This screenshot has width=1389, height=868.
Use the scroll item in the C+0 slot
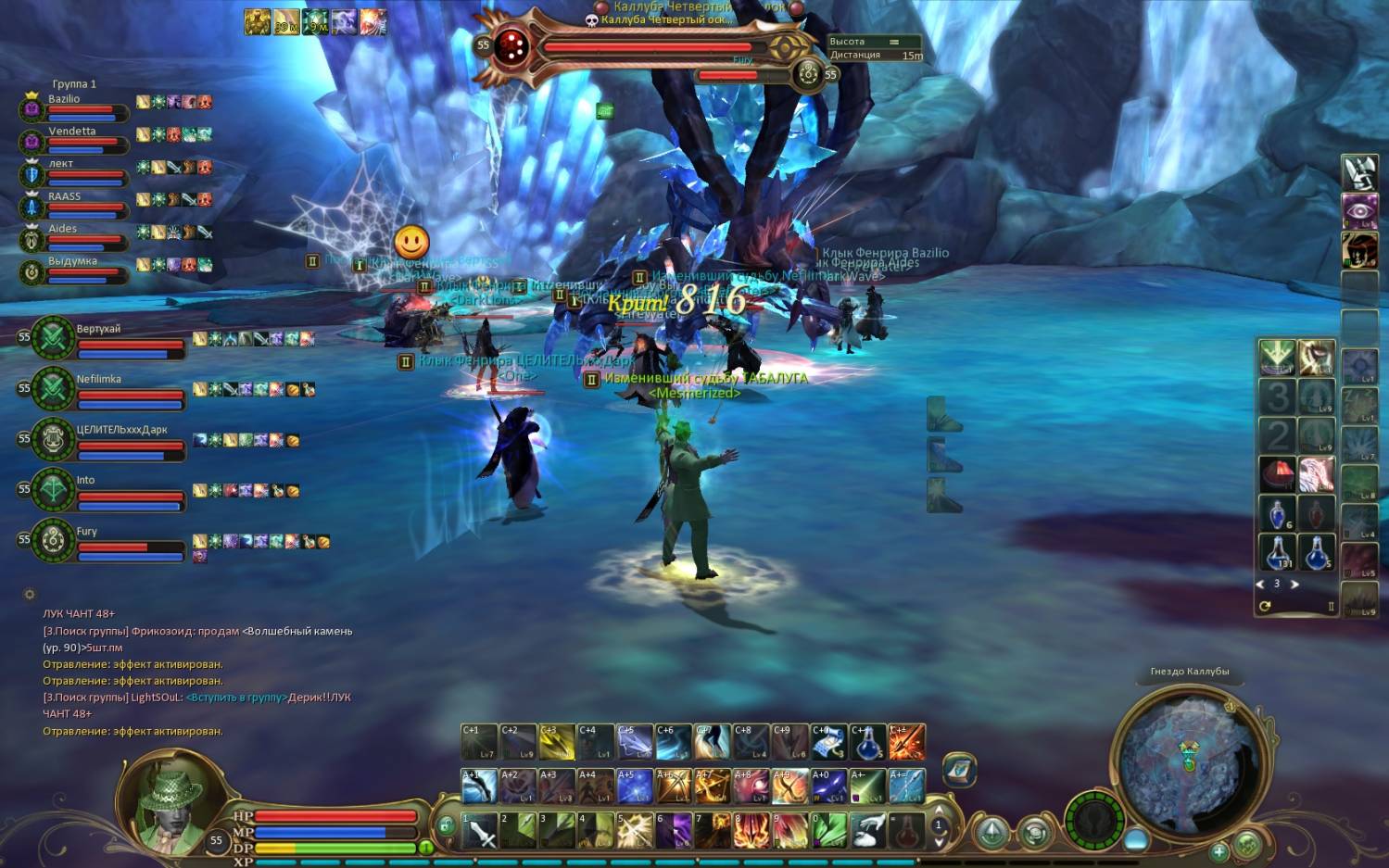828,742
